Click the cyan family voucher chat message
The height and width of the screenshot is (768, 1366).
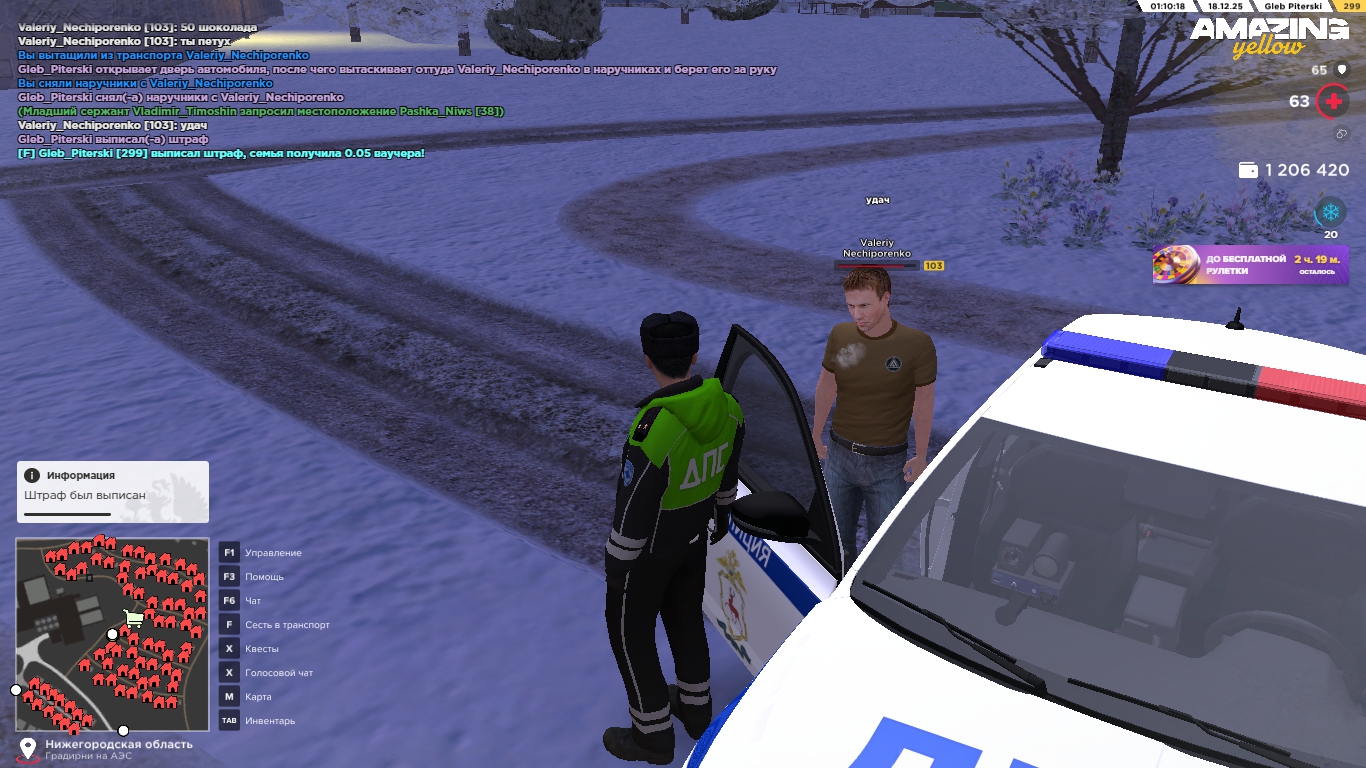pyautogui.click(x=221, y=153)
